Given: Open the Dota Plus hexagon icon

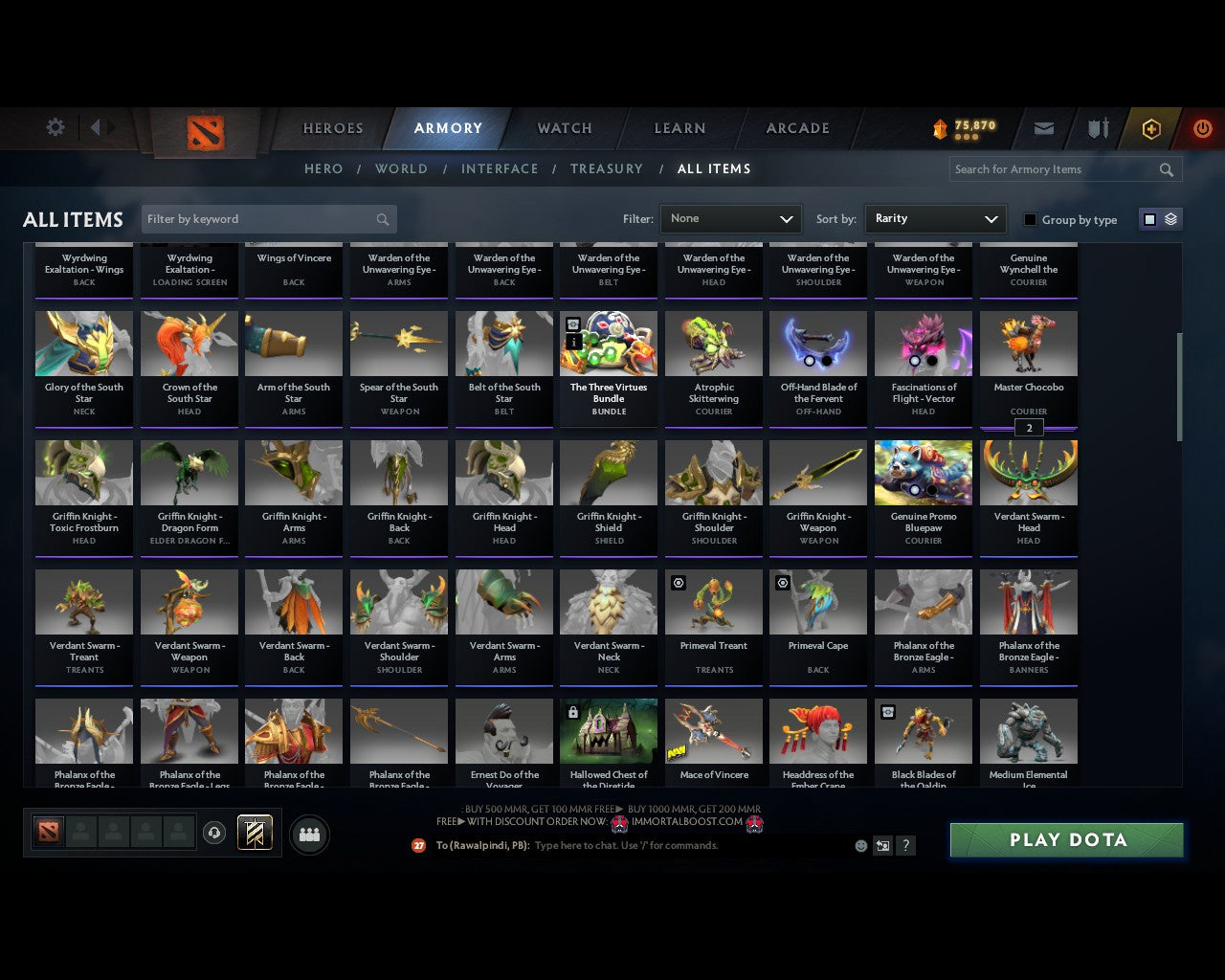Looking at the screenshot, I should click(x=1150, y=127).
